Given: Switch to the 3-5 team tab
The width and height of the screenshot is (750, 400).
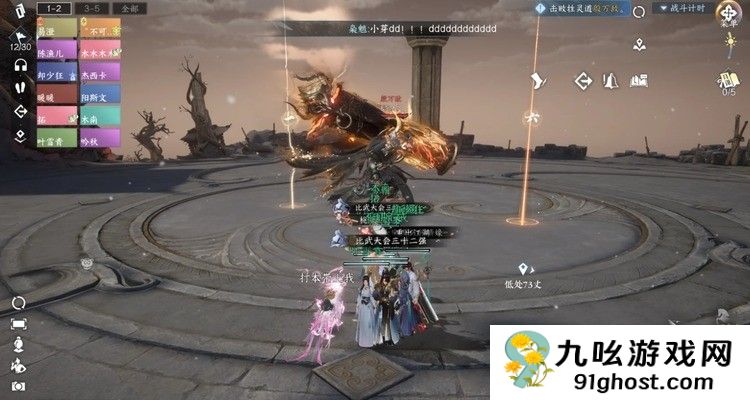Looking at the screenshot, I should pos(93,8).
